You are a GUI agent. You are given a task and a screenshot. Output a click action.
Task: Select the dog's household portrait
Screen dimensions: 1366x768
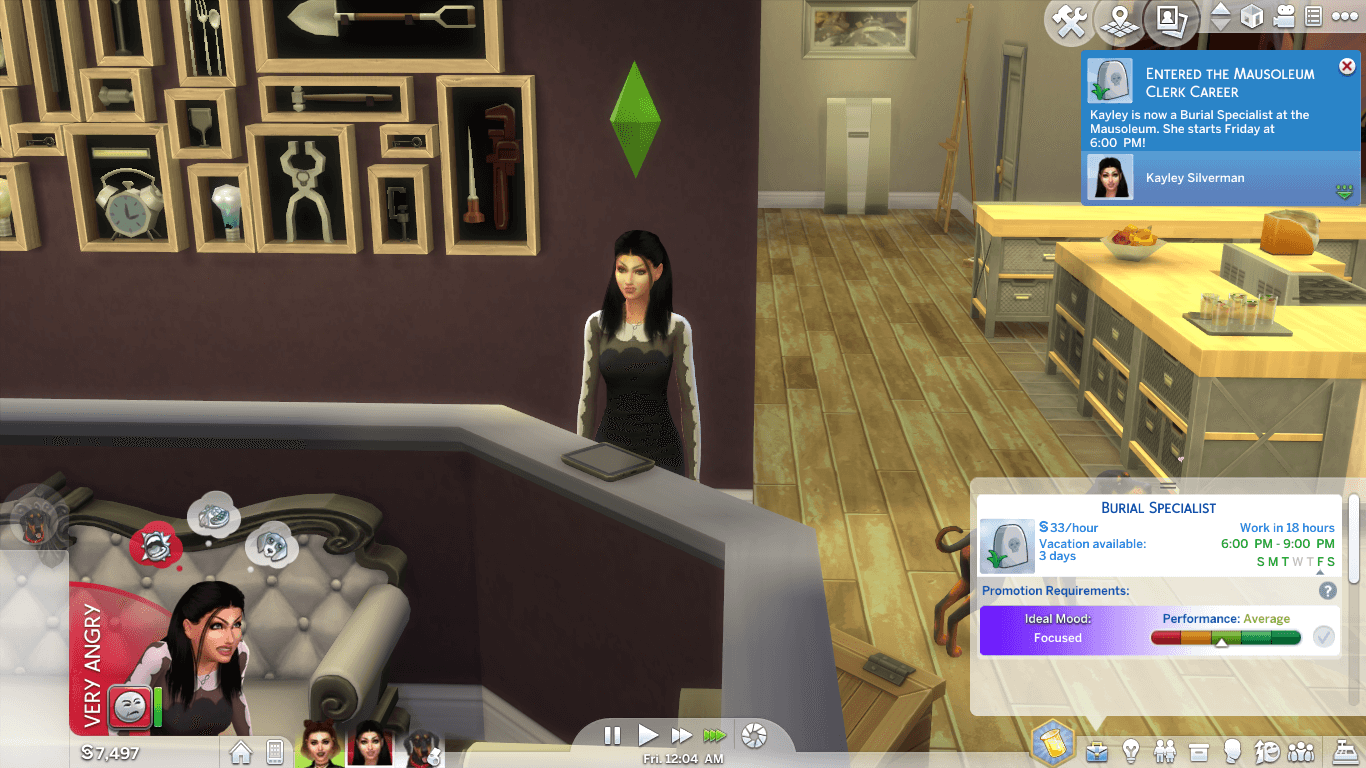422,749
